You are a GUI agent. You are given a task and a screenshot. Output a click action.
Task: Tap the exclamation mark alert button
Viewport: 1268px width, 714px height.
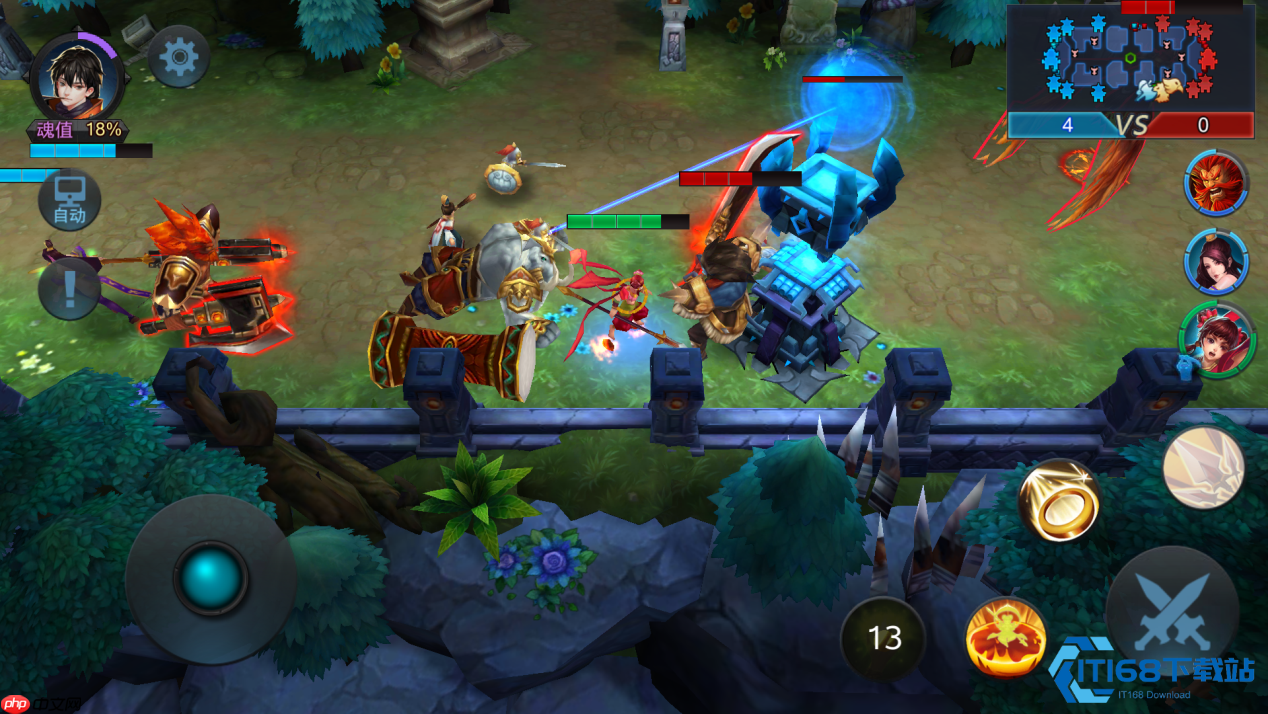coord(69,289)
